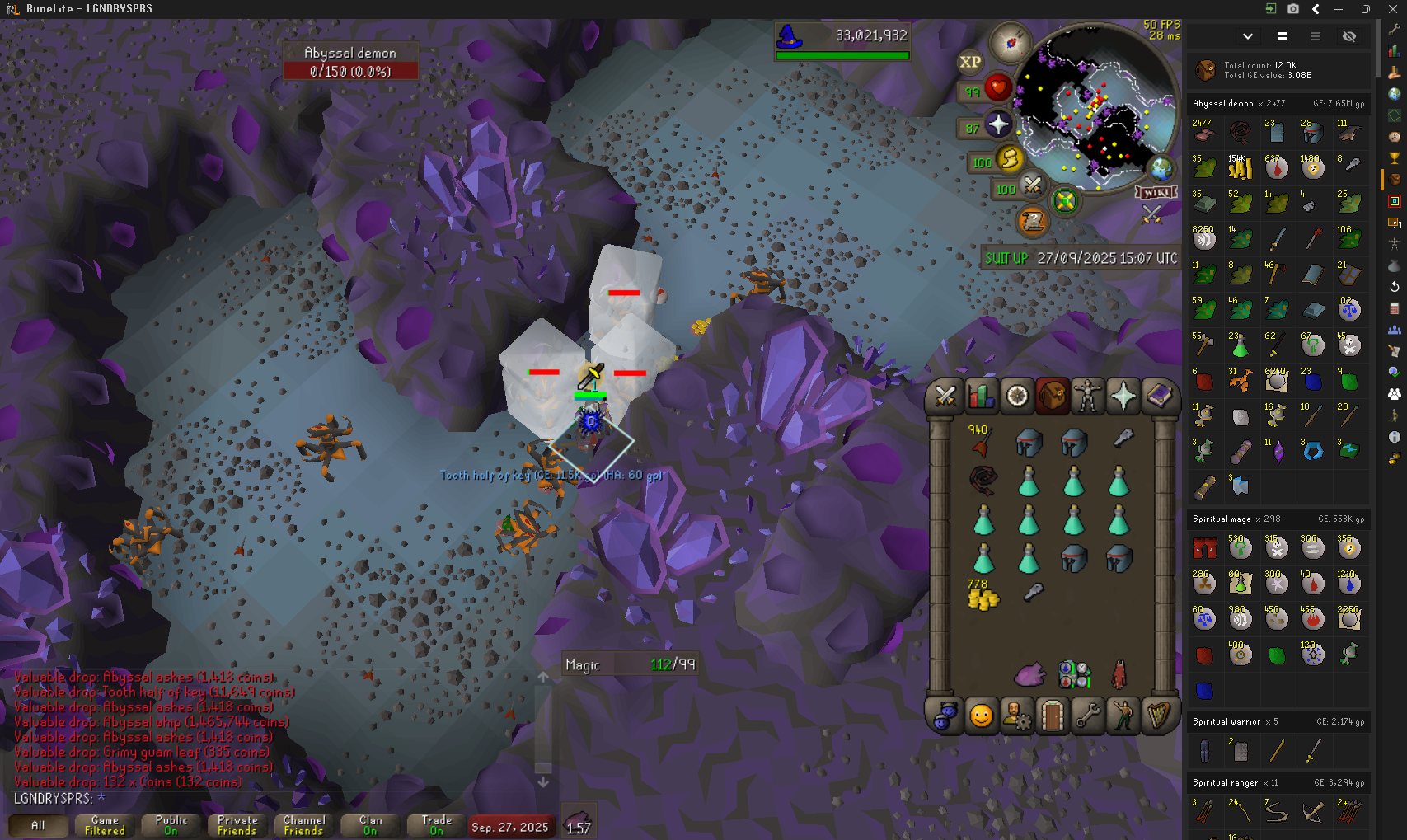Viewport: 1407px width, 840px height.
Task: Select the stack of 940 darts
Action: [x=981, y=442]
